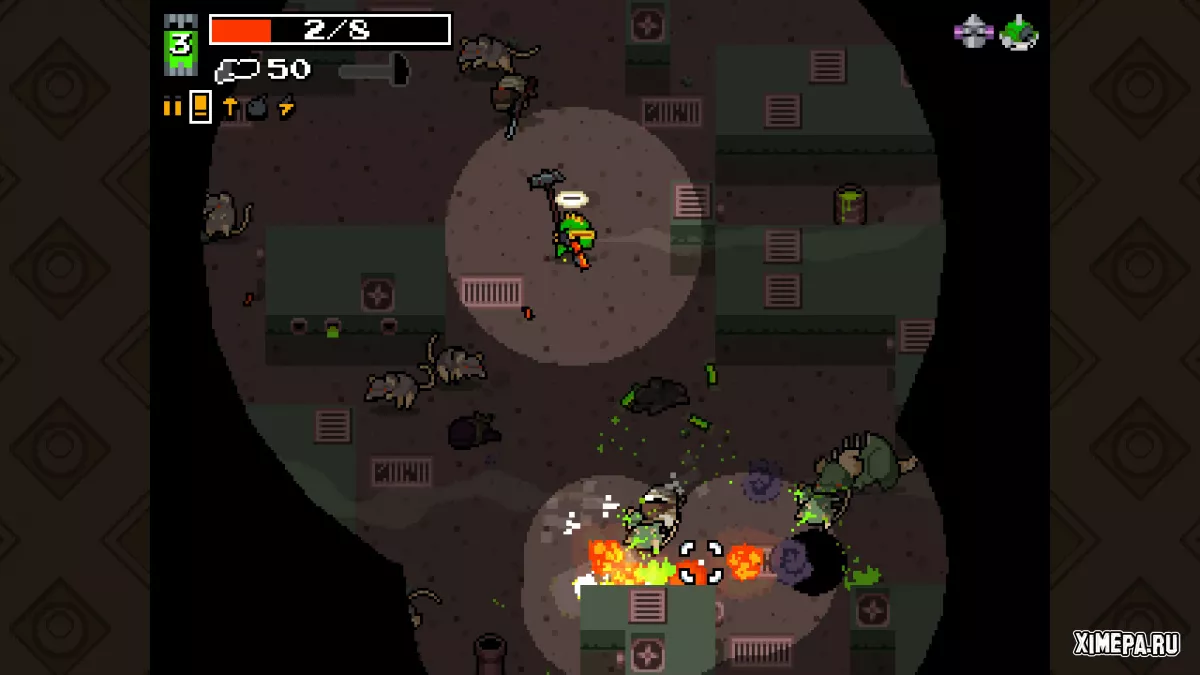
Task: Switch to the secondary sledgehammer weapon icon
Action: (374, 70)
